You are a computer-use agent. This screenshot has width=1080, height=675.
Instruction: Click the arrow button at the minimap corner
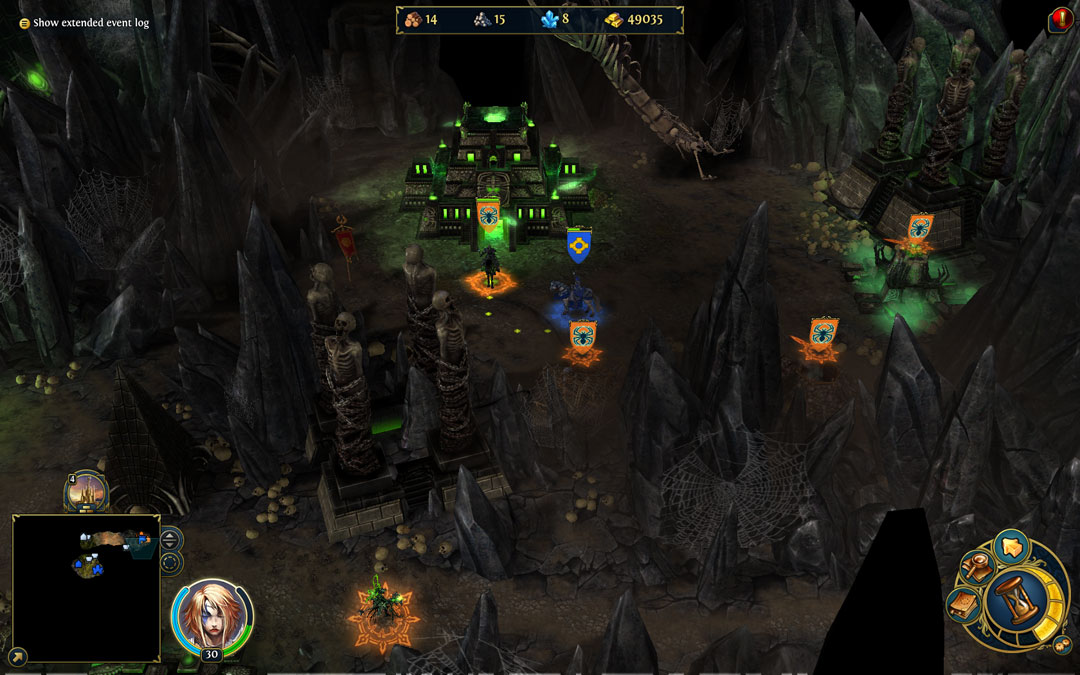[20, 656]
